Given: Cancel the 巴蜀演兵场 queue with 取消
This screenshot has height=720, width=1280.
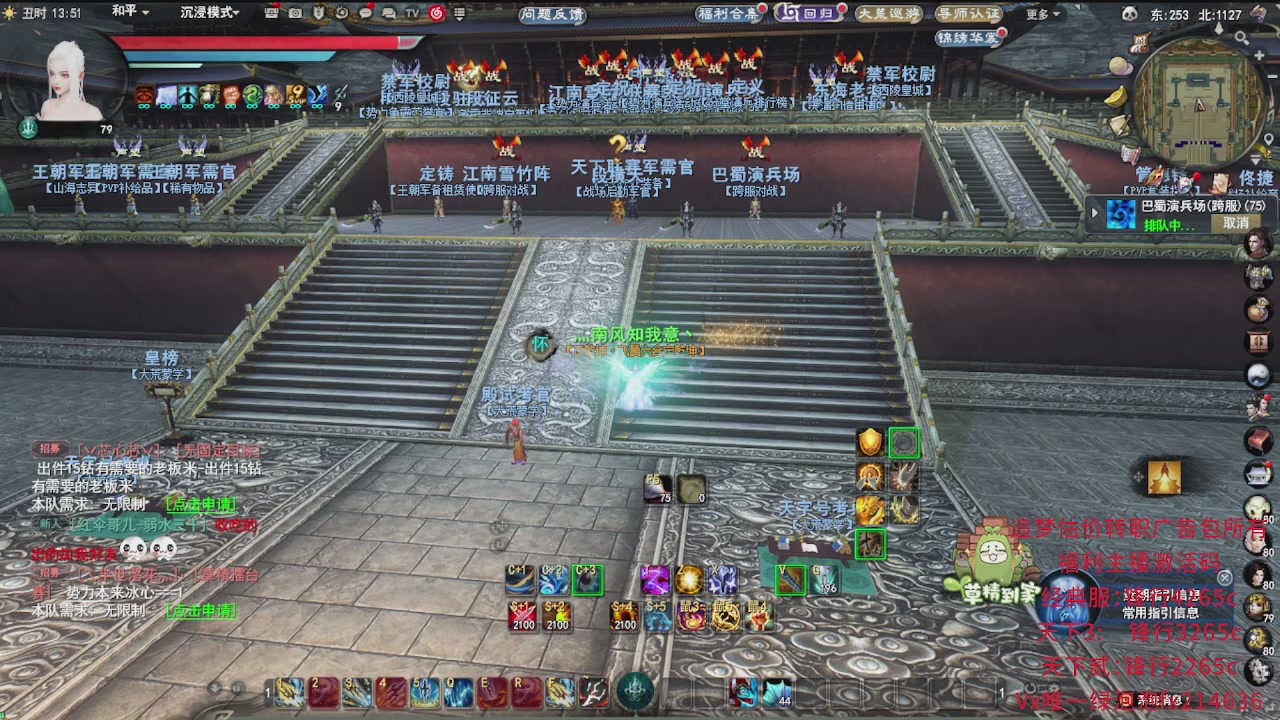Looking at the screenshot, I should [x=1236, y=223].
